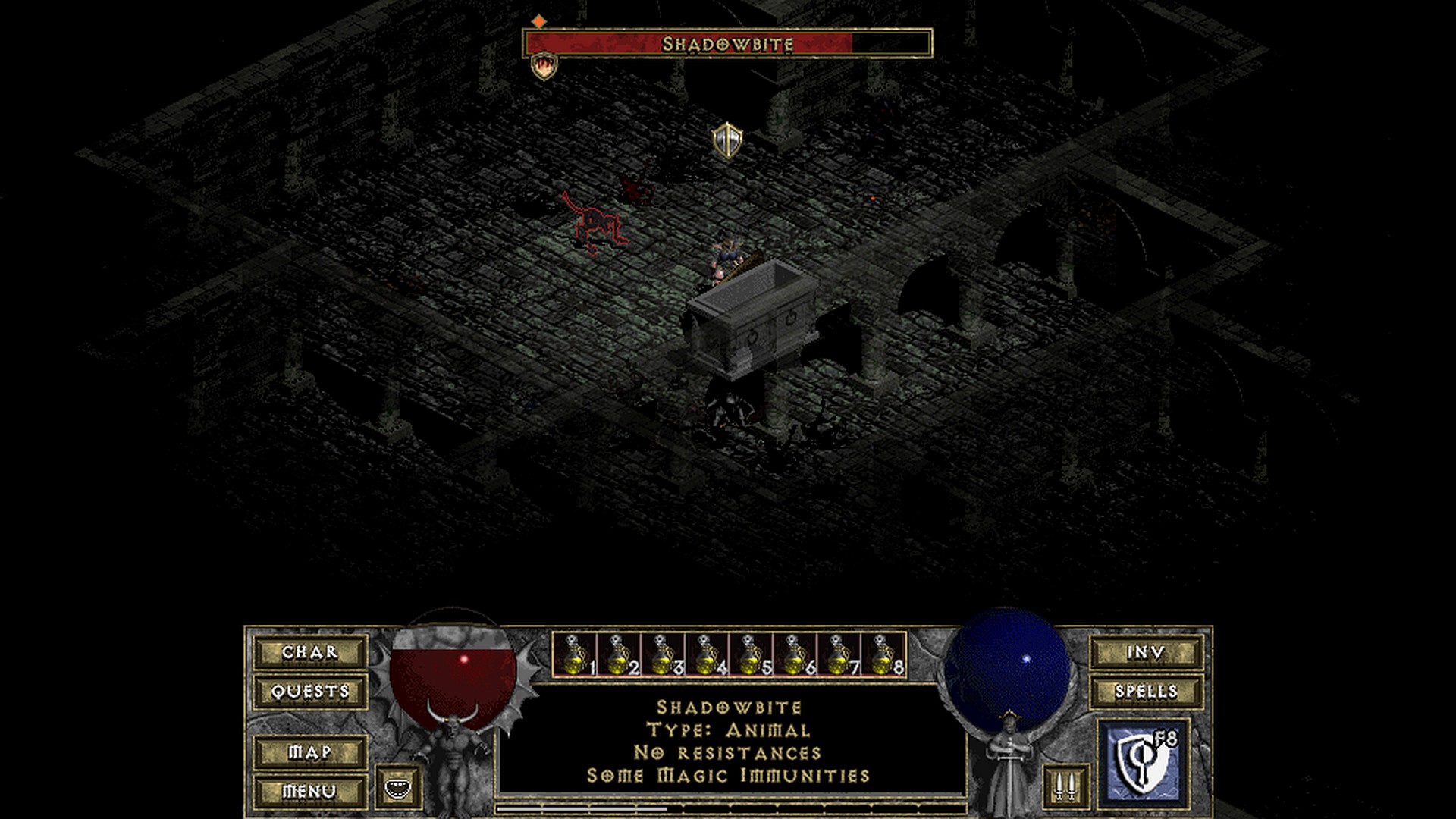Open the QUESTS log
The height and width of the screenshot is (819, 1456).
pyautogui.click(x=310, y=692)
